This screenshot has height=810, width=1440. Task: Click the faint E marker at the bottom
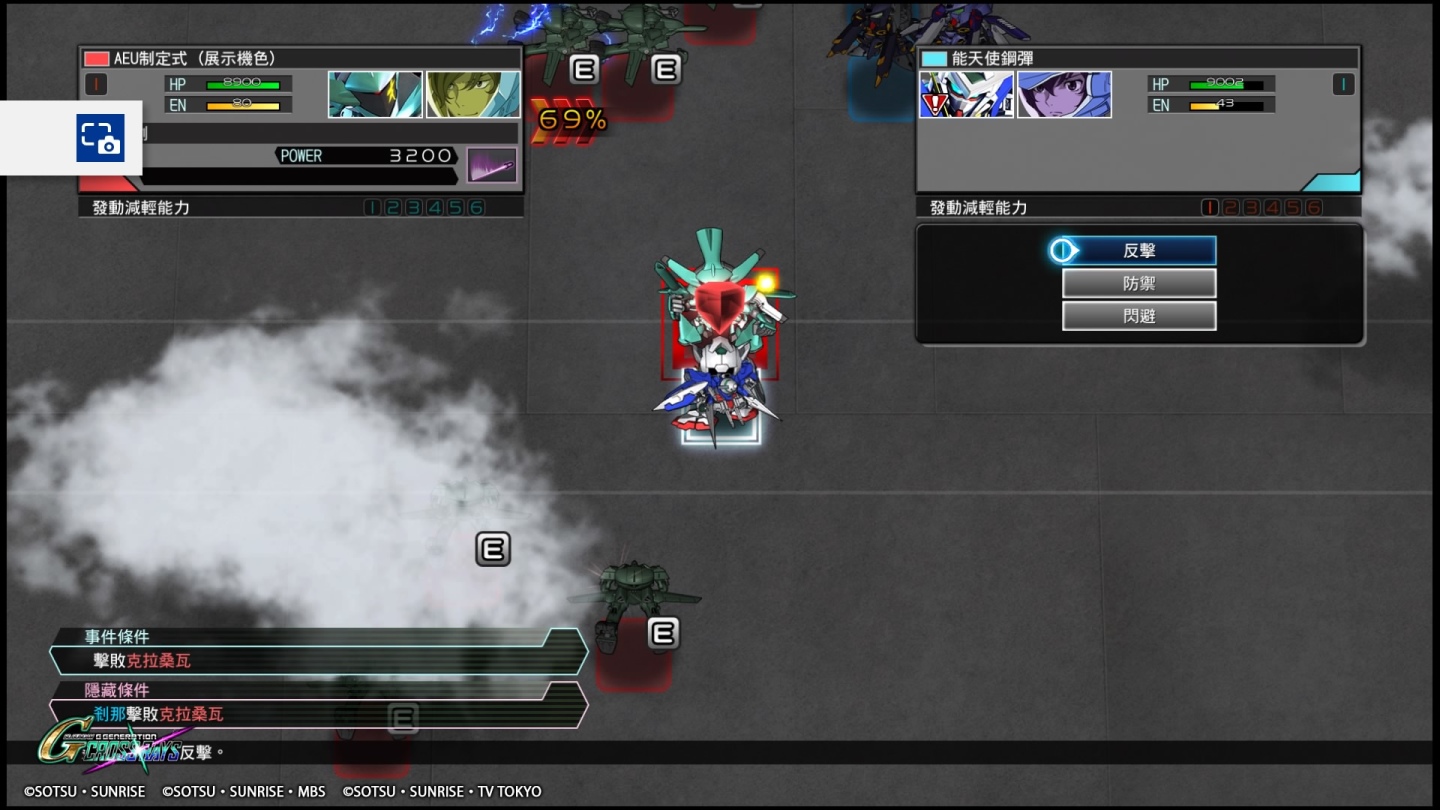(403, 718)
